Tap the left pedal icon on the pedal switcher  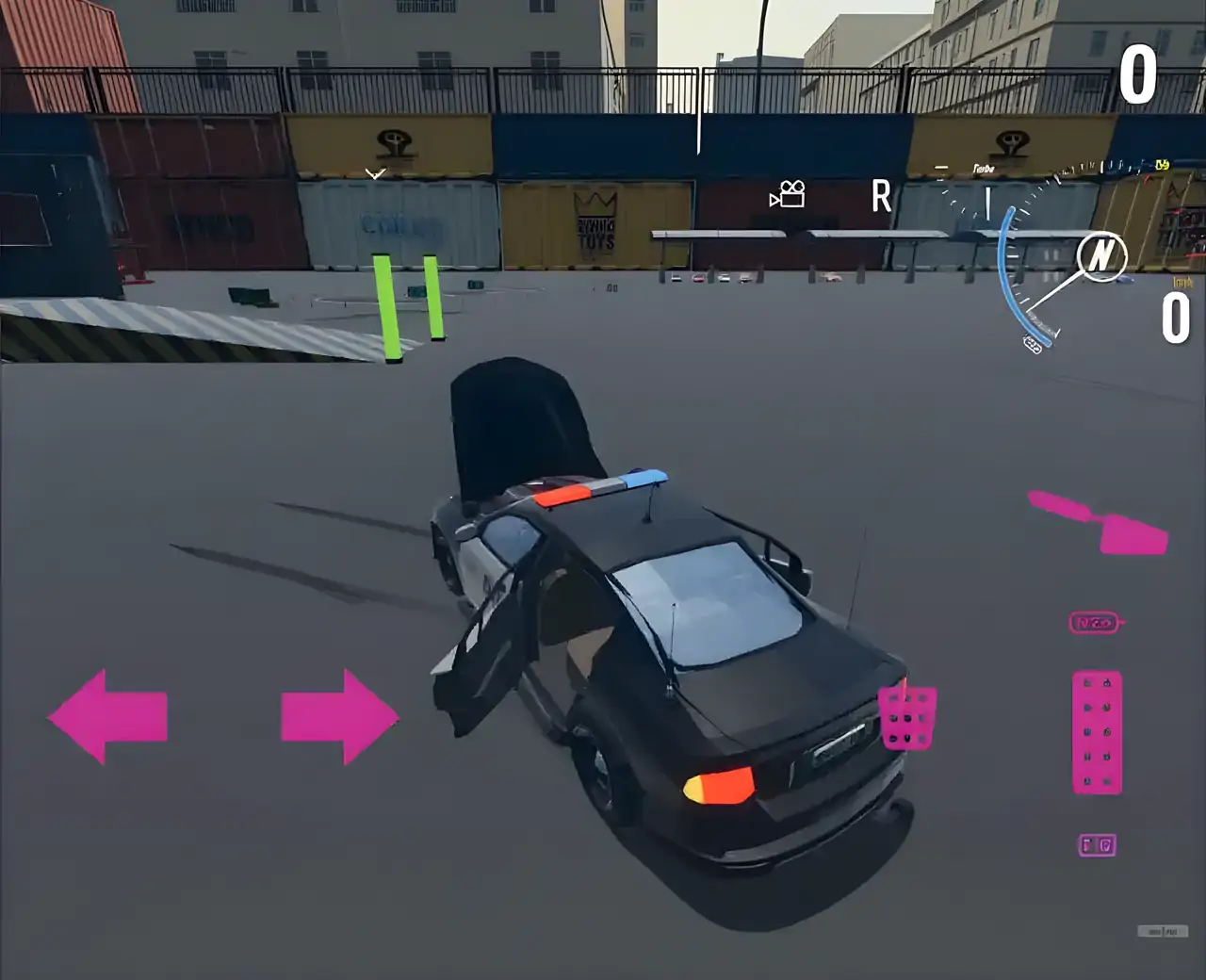click(1085, 845)
